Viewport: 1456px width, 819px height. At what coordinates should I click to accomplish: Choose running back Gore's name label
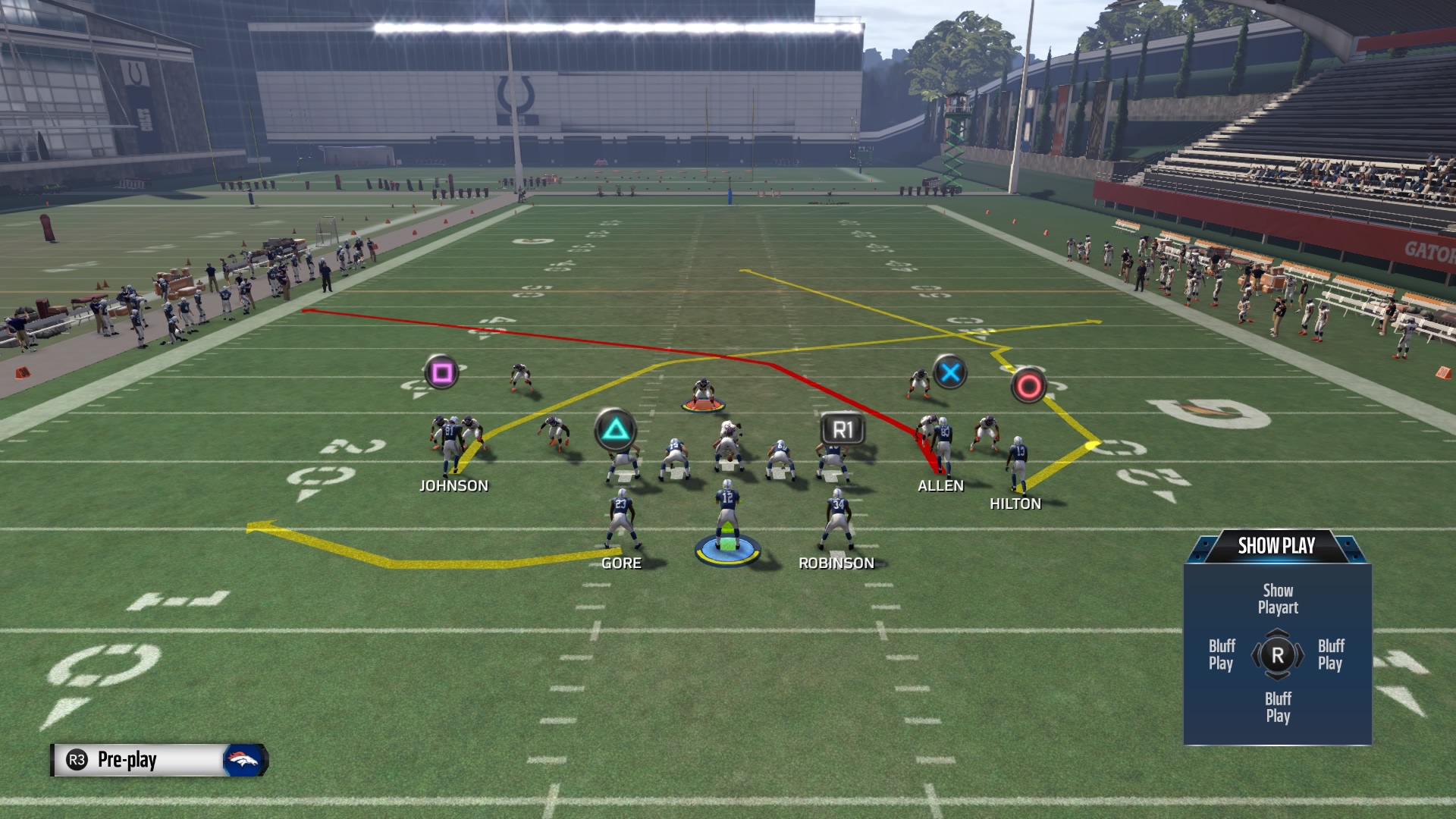pyautogui.click(x=621, y=563)
